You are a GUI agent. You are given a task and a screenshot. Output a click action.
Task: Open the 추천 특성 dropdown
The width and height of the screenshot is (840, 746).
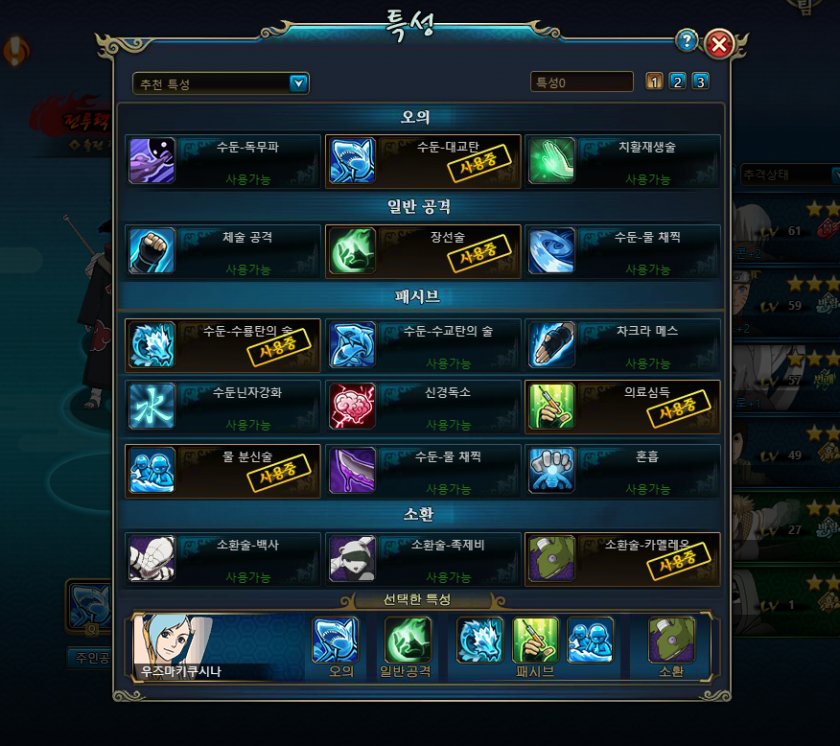click(221, 83)
